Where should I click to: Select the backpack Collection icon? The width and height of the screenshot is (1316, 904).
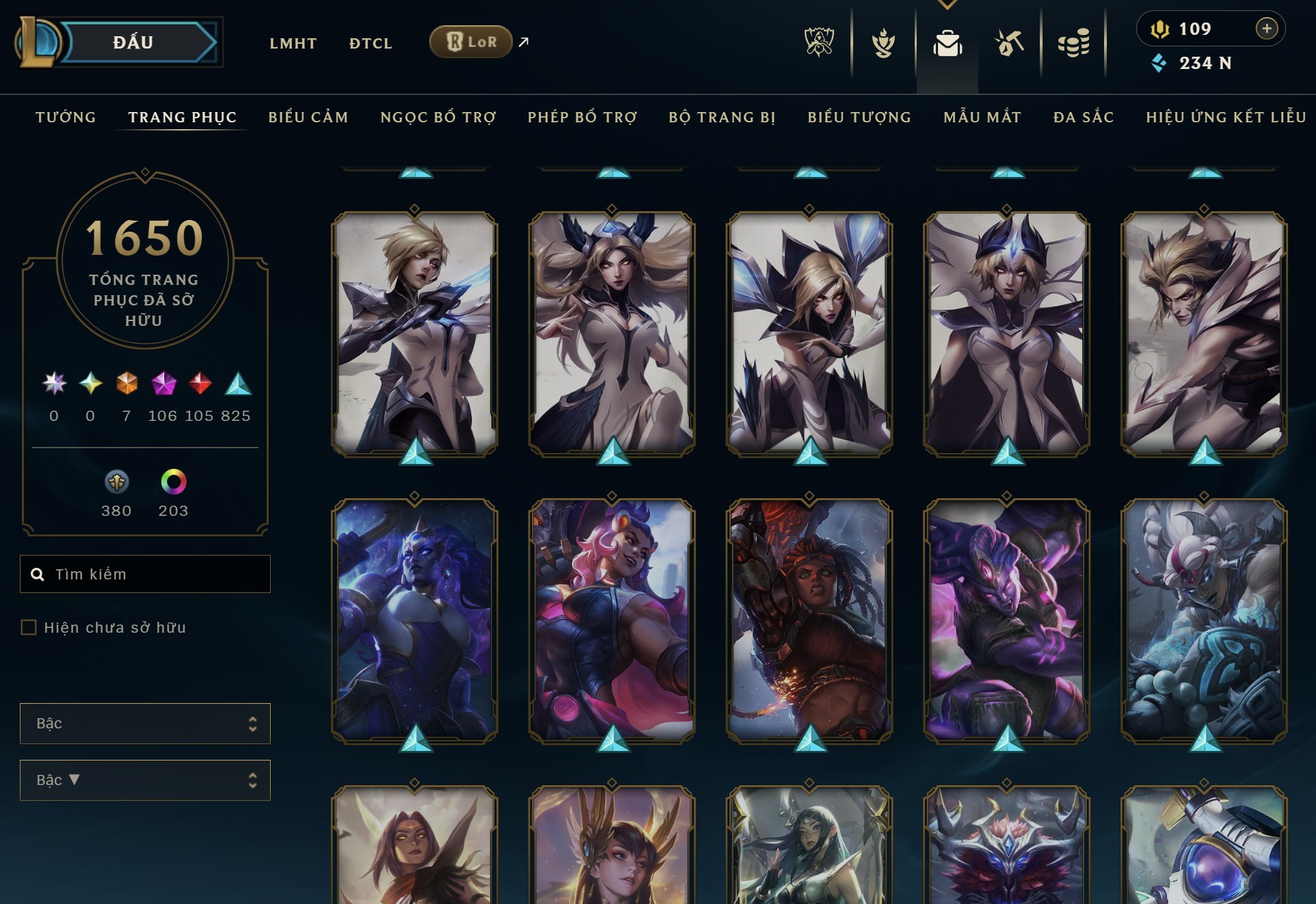pyautogui.click(x=947, y=43)
